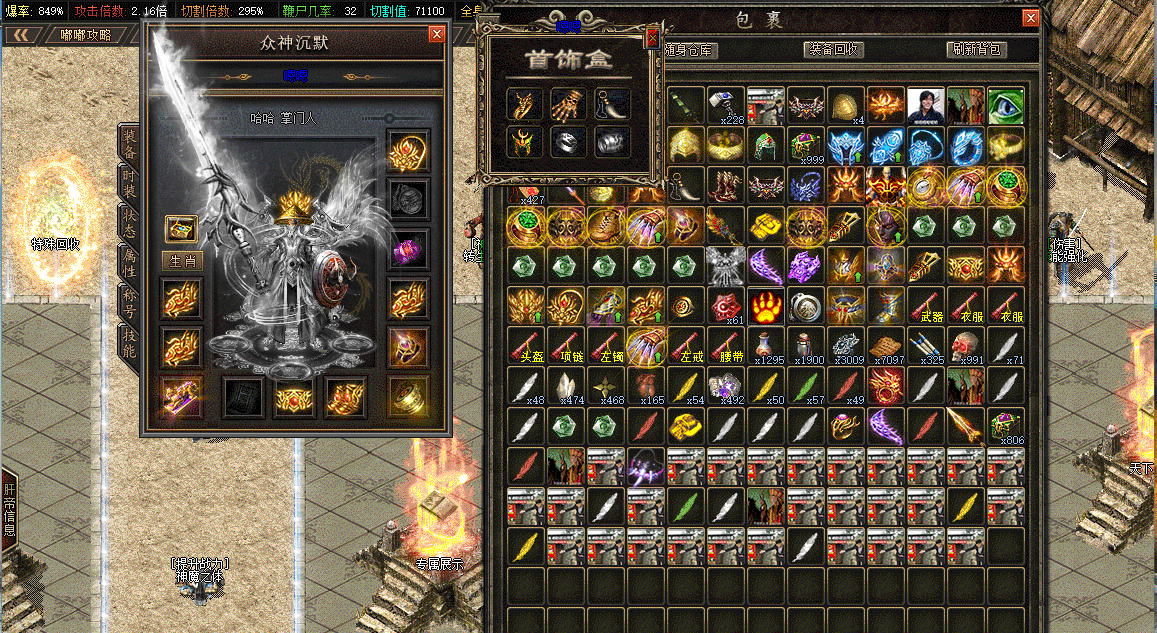The width and height of the screenshot is (1157, 633).
Task: Open the 嘟嘟攻略 guide tab
Action: pyautogui.click(x=82, y=35)
